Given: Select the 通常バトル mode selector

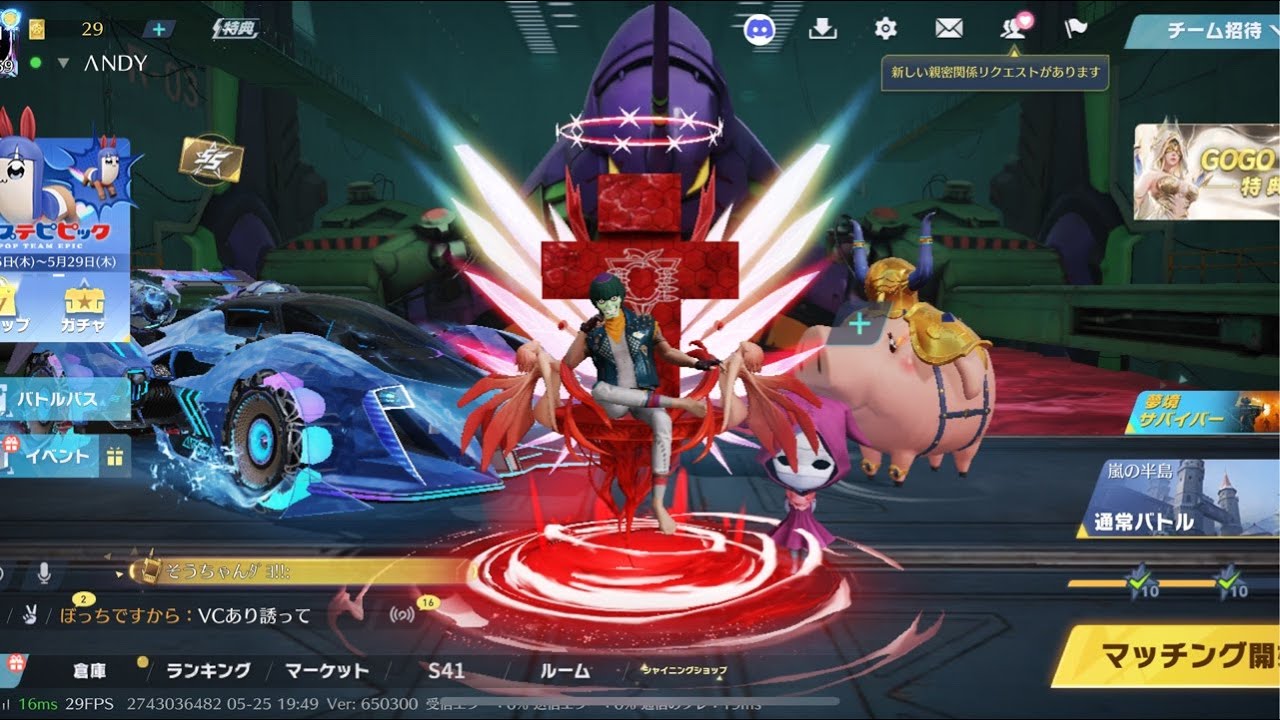Looking at the screenshot, I should tap(1178, 500).
